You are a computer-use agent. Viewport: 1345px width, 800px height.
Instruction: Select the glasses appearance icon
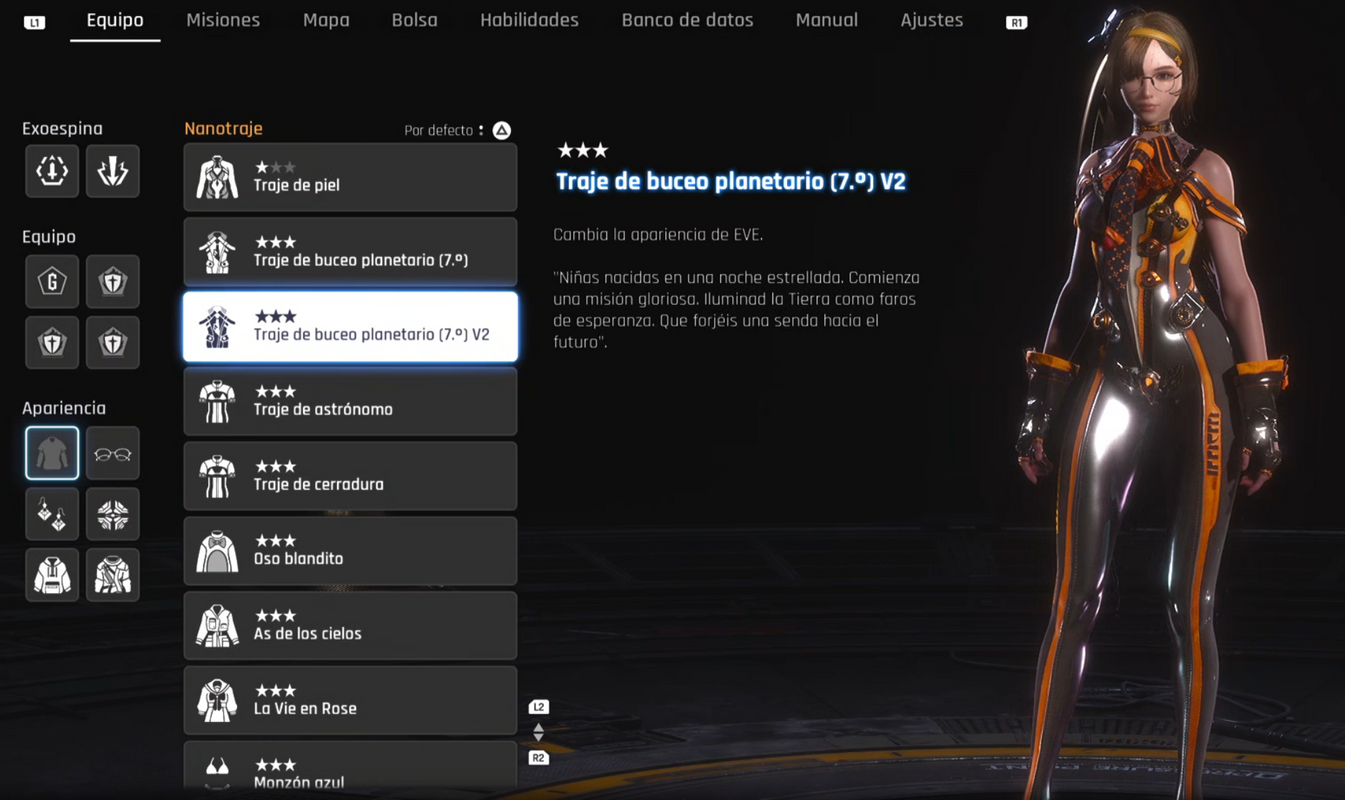112,452
